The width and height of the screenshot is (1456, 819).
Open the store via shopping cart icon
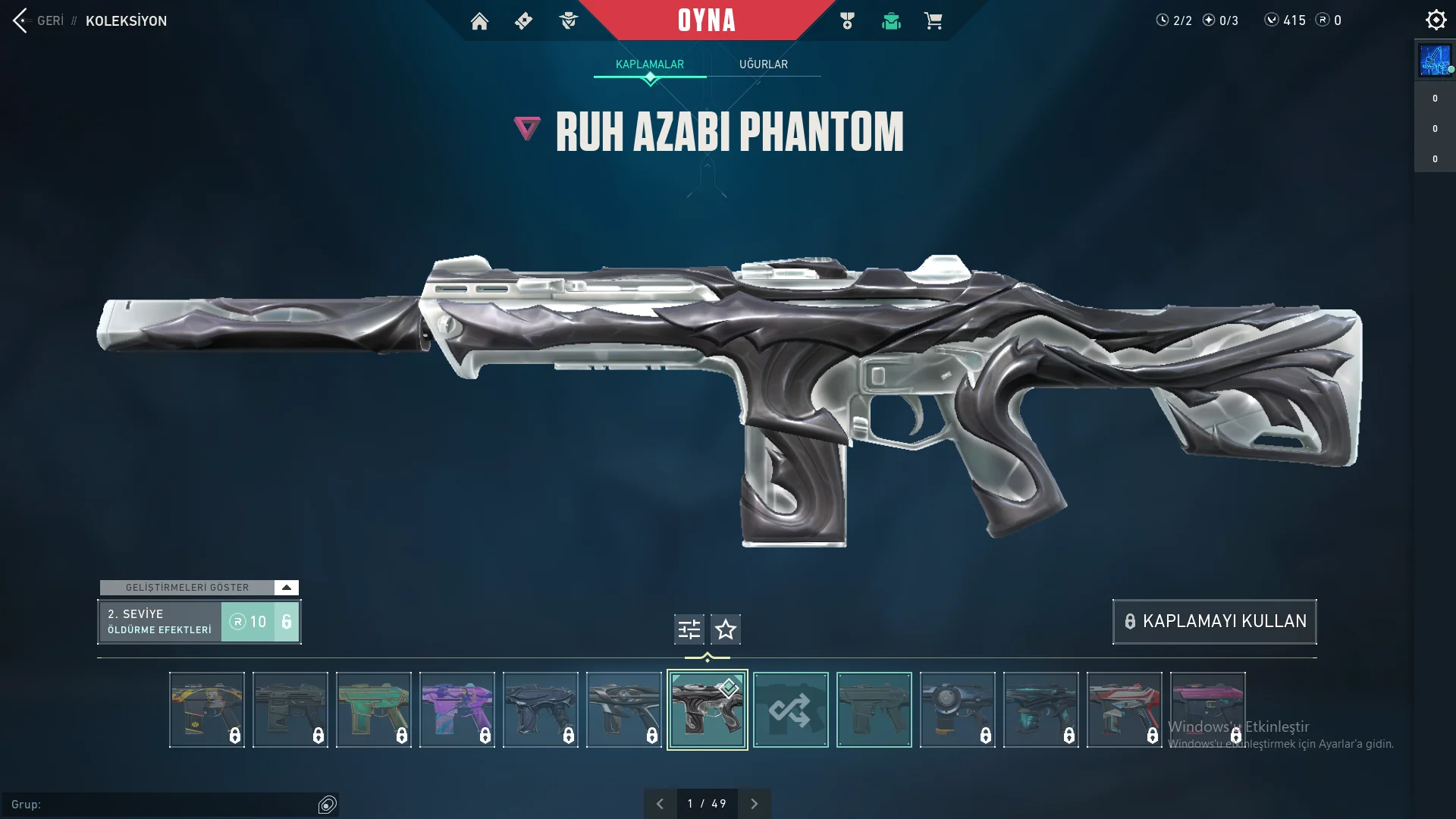click(934, 21)
